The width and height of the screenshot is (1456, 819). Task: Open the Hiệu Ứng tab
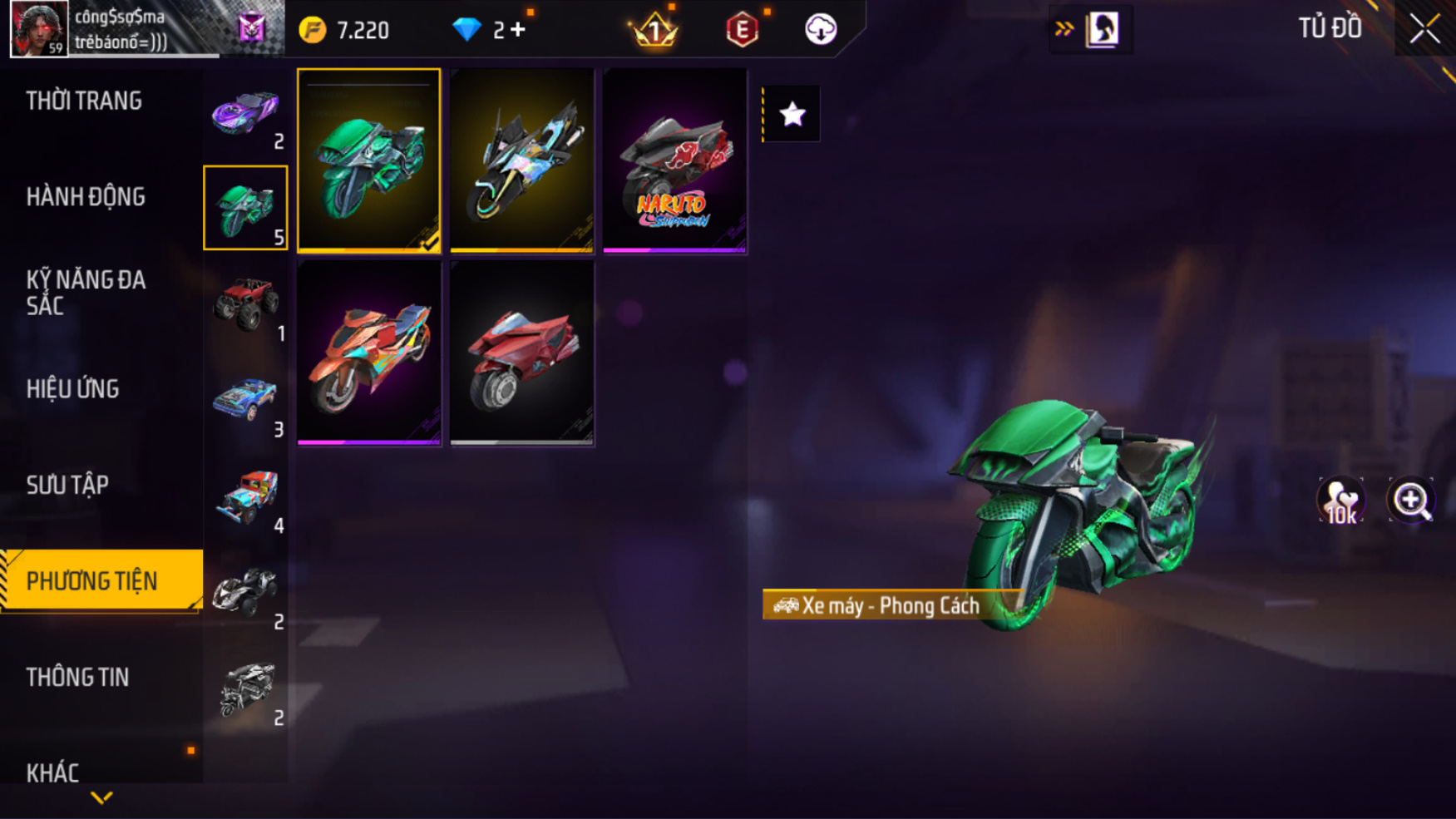point(72,389)
